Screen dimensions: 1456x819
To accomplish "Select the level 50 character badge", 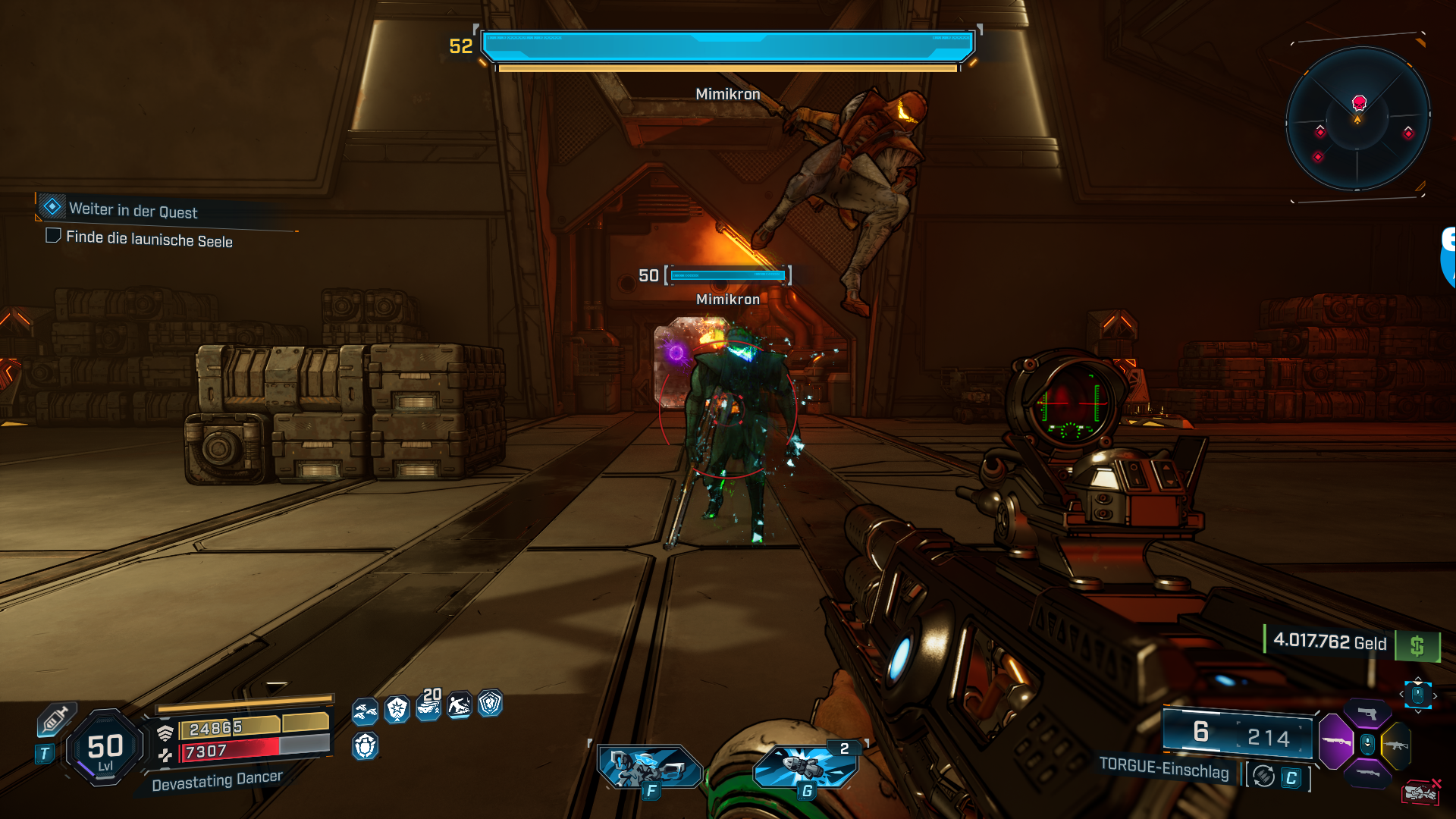I will (105, 748).
